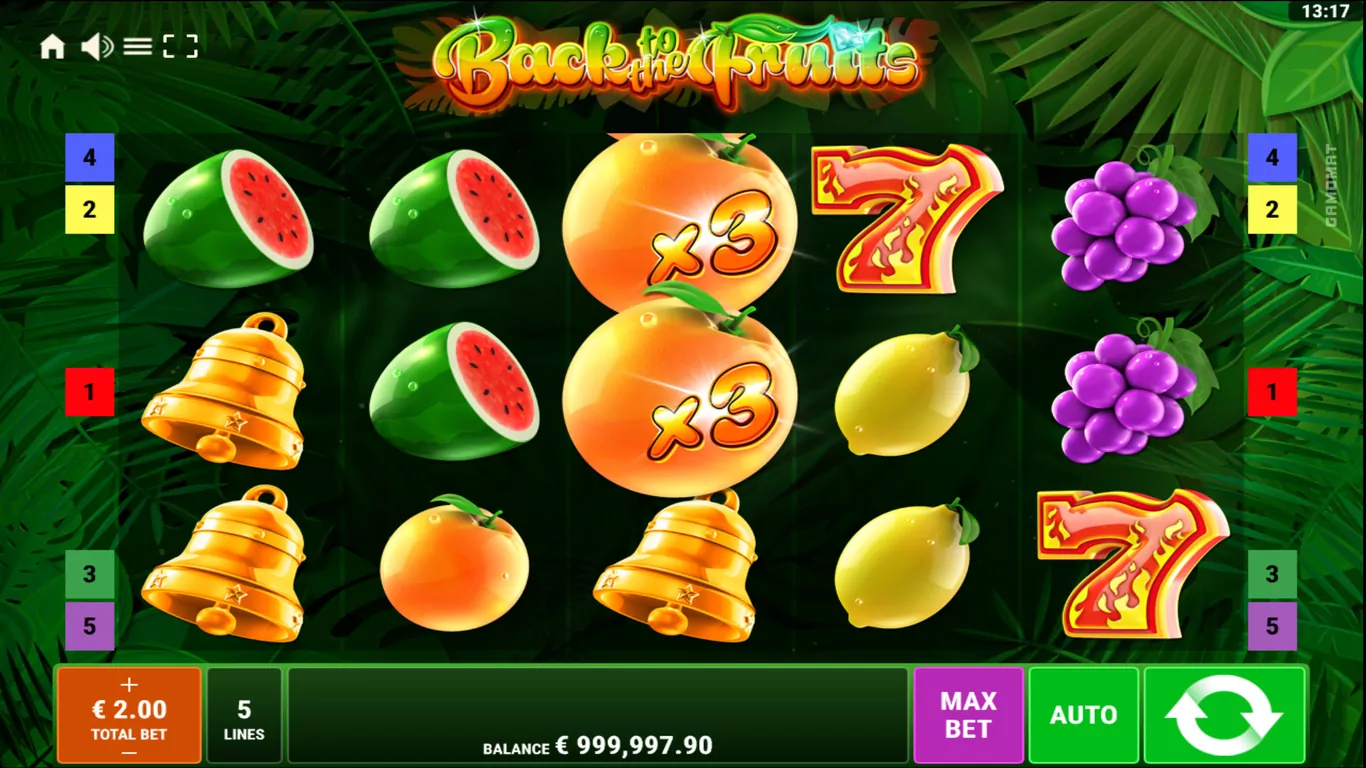Spin the reels with the arrows button
This screenshot has height=768, width=1366.
(1224, 715)
